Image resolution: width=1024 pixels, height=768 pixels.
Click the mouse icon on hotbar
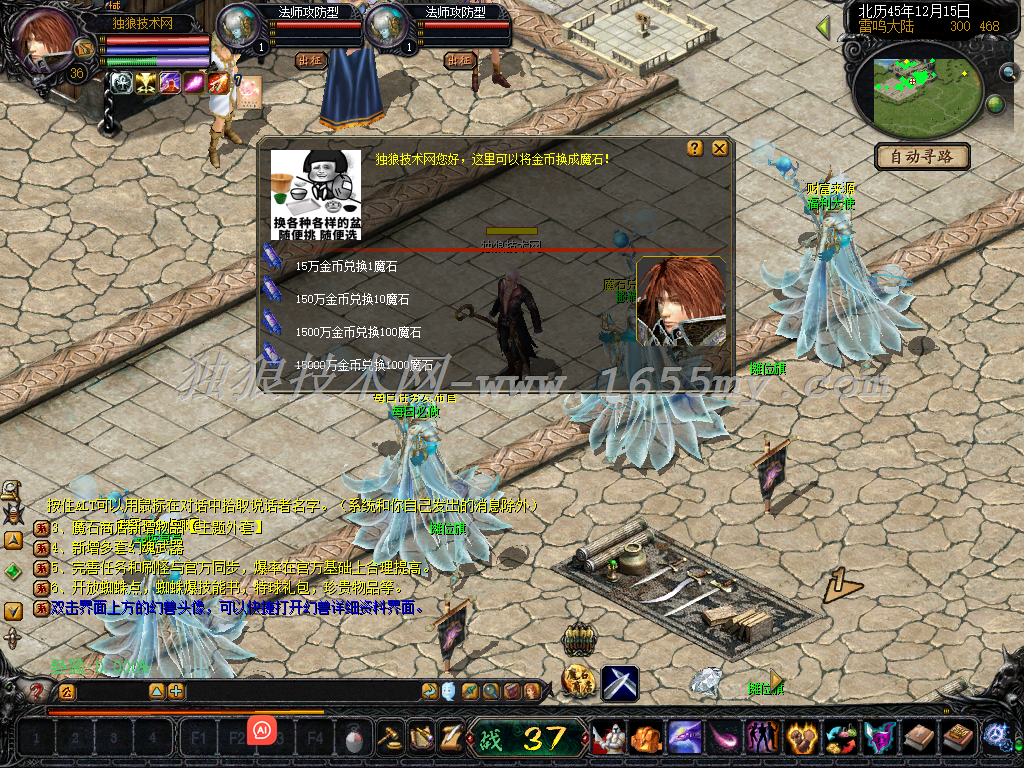point(353,740)
